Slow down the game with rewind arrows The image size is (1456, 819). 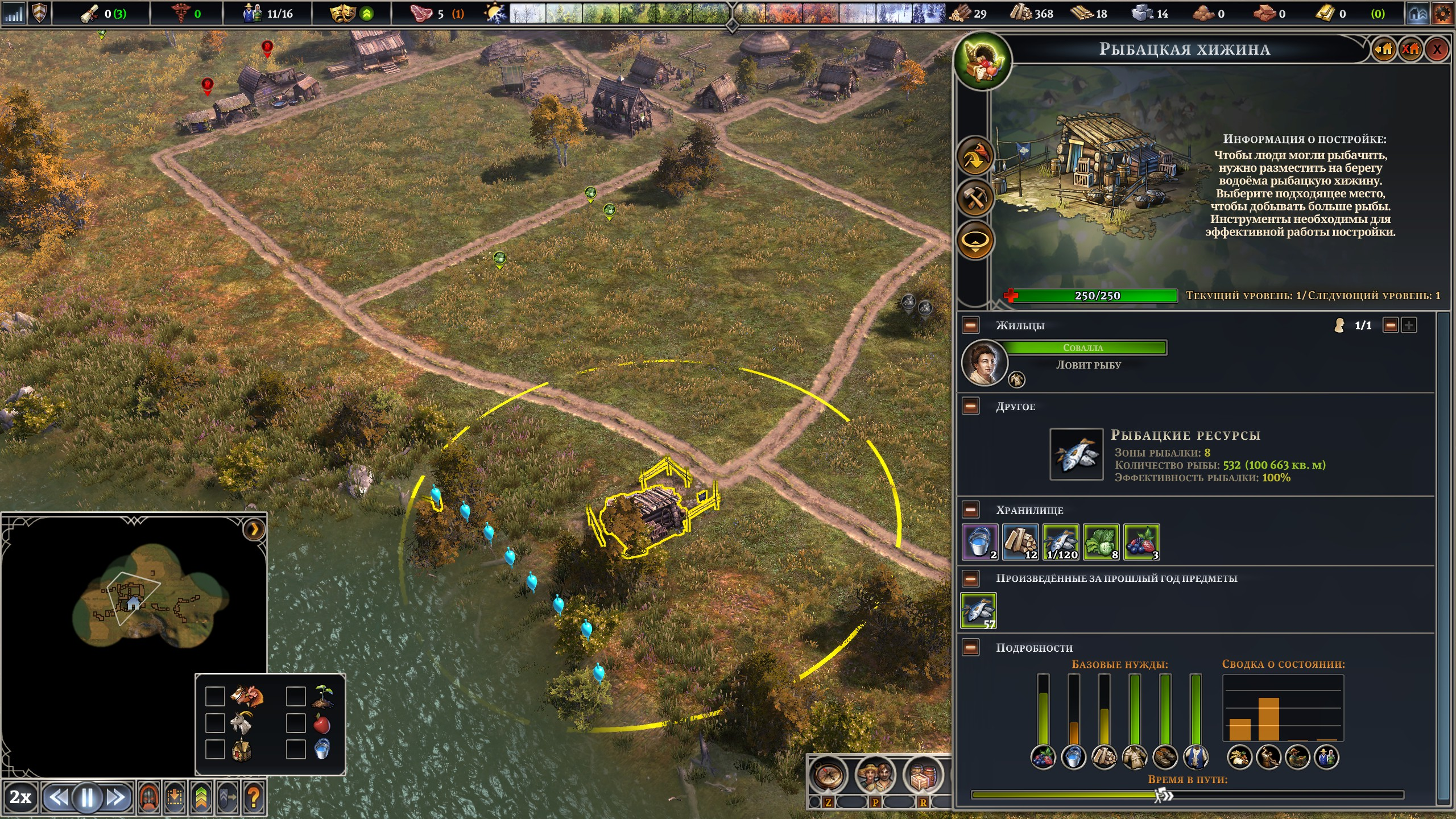pyautogui.click(x=57, y=798)
